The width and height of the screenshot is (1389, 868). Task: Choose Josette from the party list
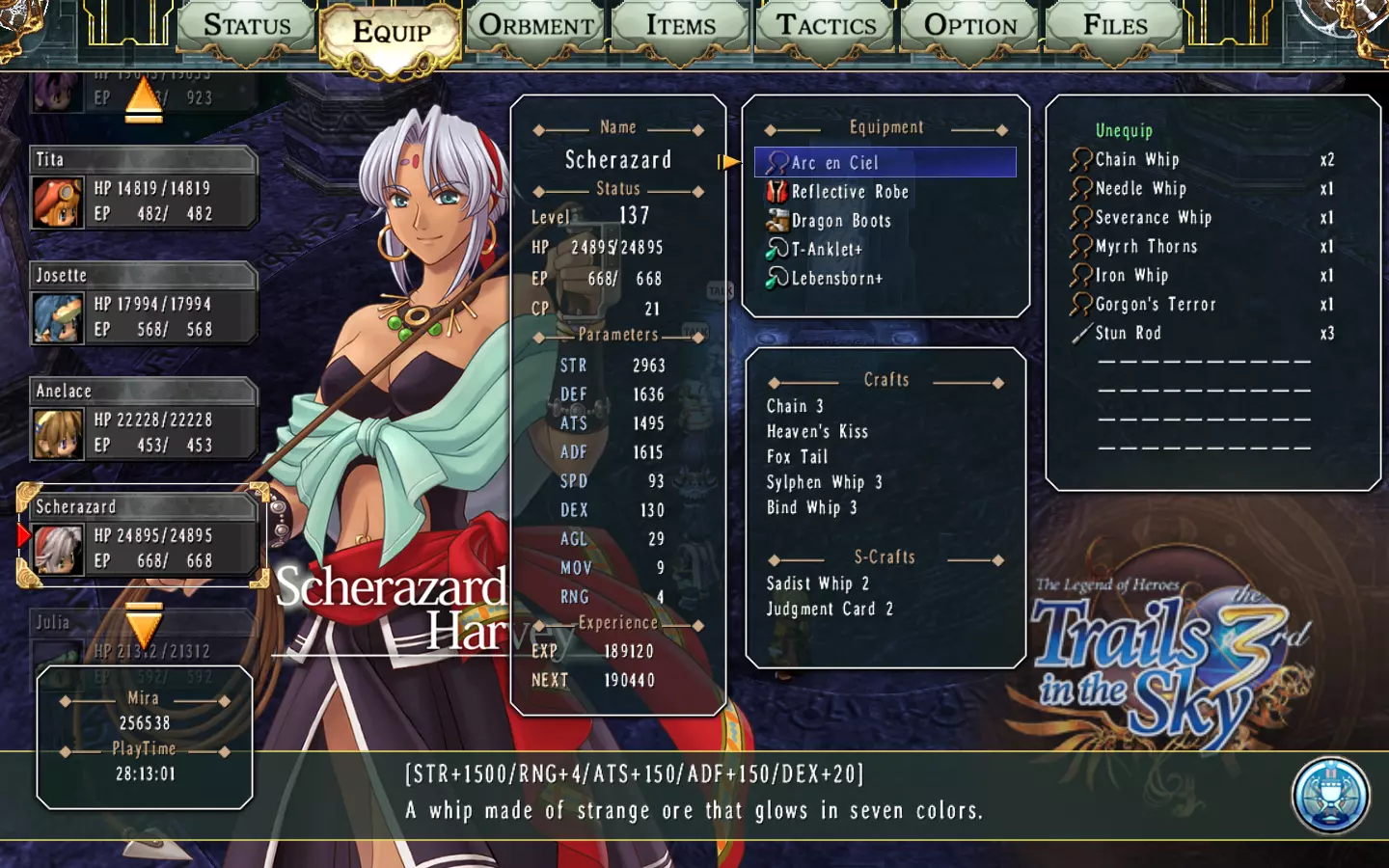click(143, 304)
